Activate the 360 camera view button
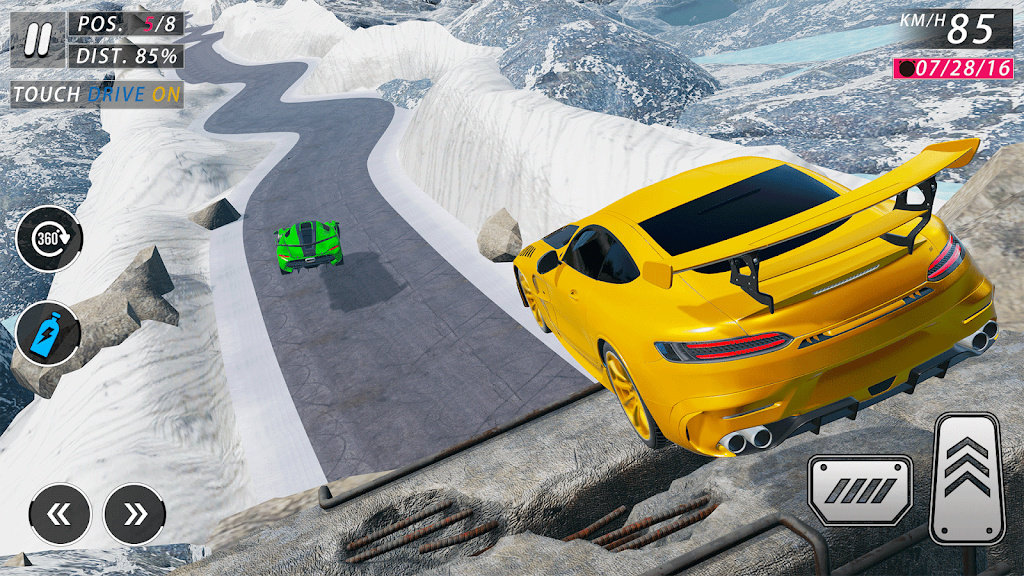This screenshot has width=1024, height=576. point(49,238)
